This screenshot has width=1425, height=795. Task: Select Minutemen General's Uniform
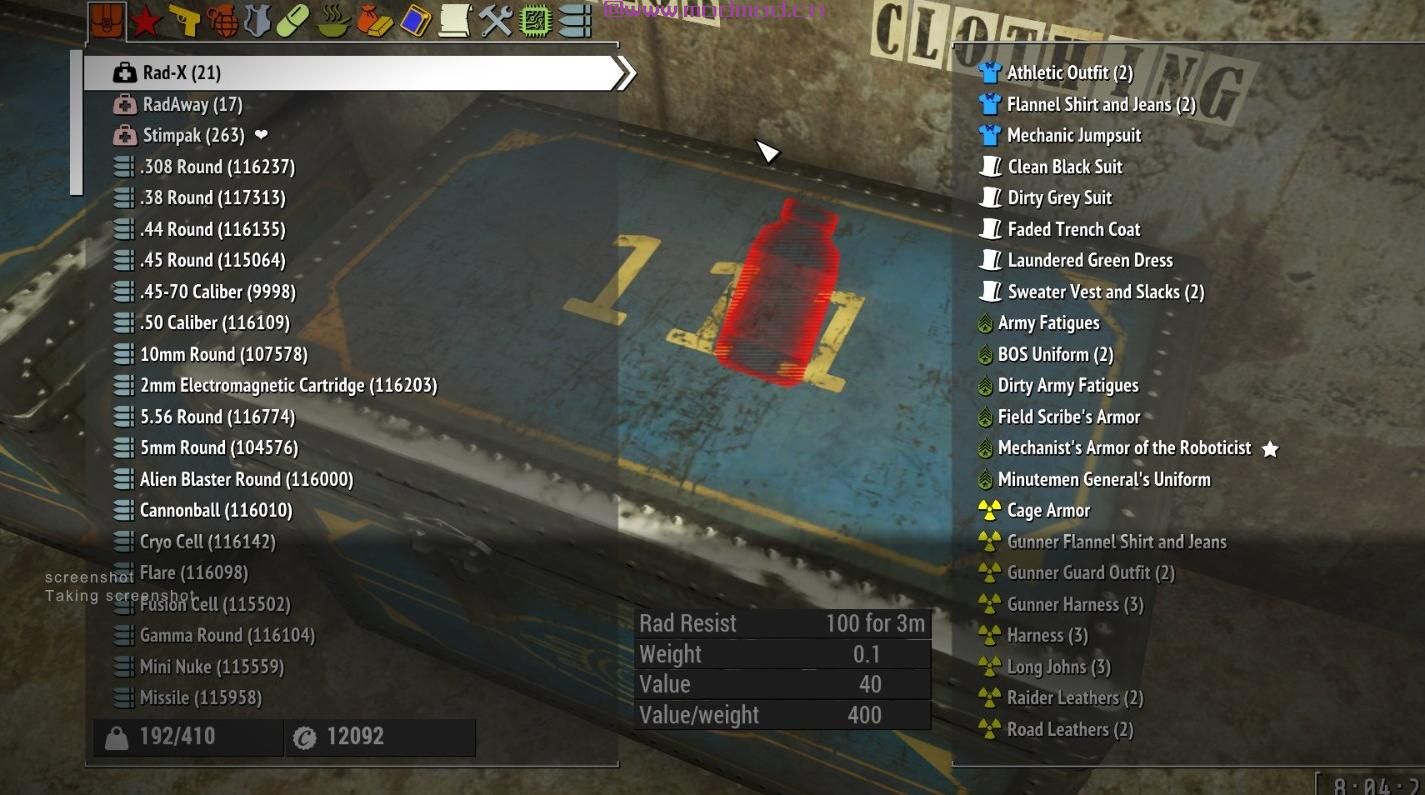pos(1103,479)
